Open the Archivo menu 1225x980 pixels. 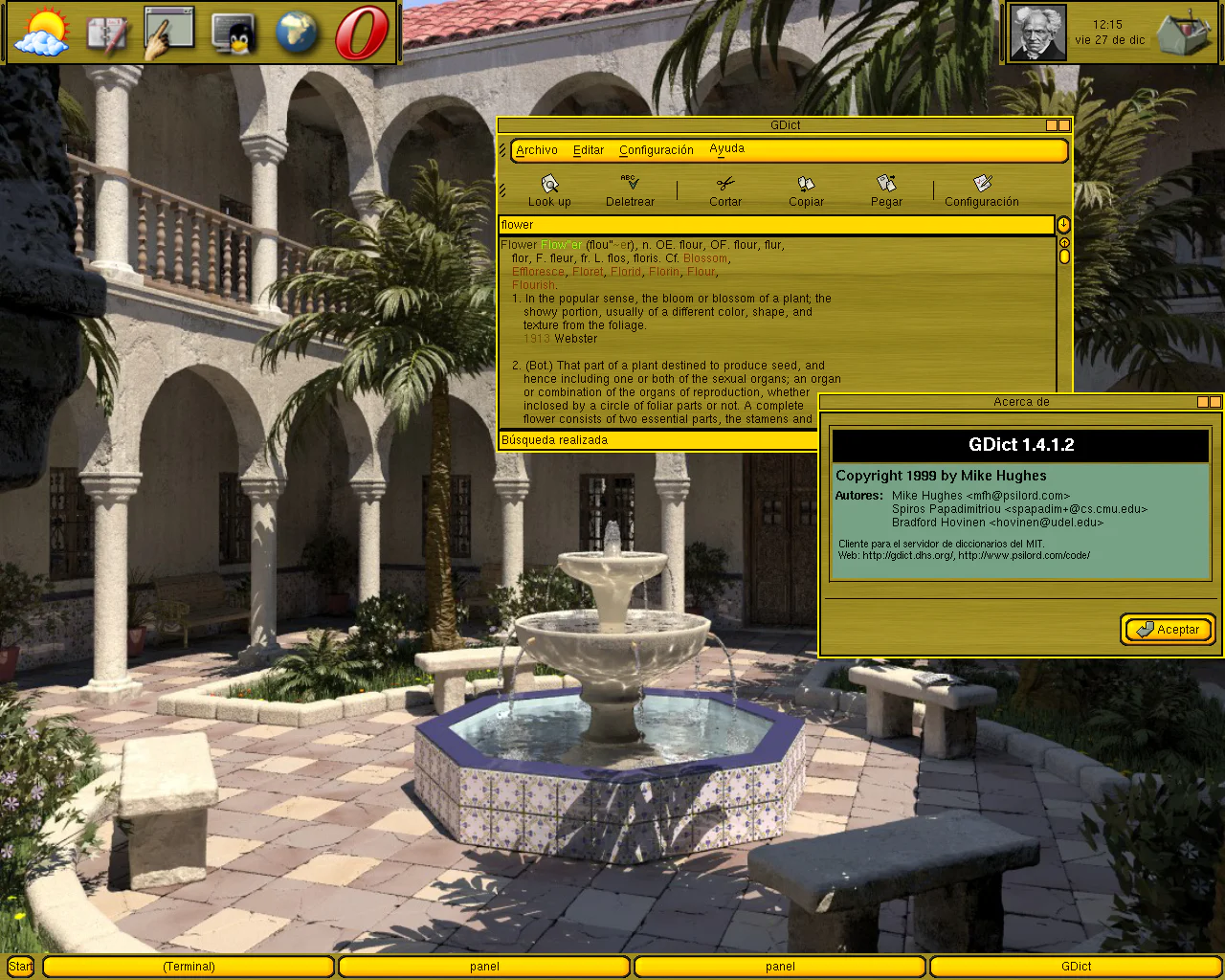pyautogui.click(x=536, y=150)
